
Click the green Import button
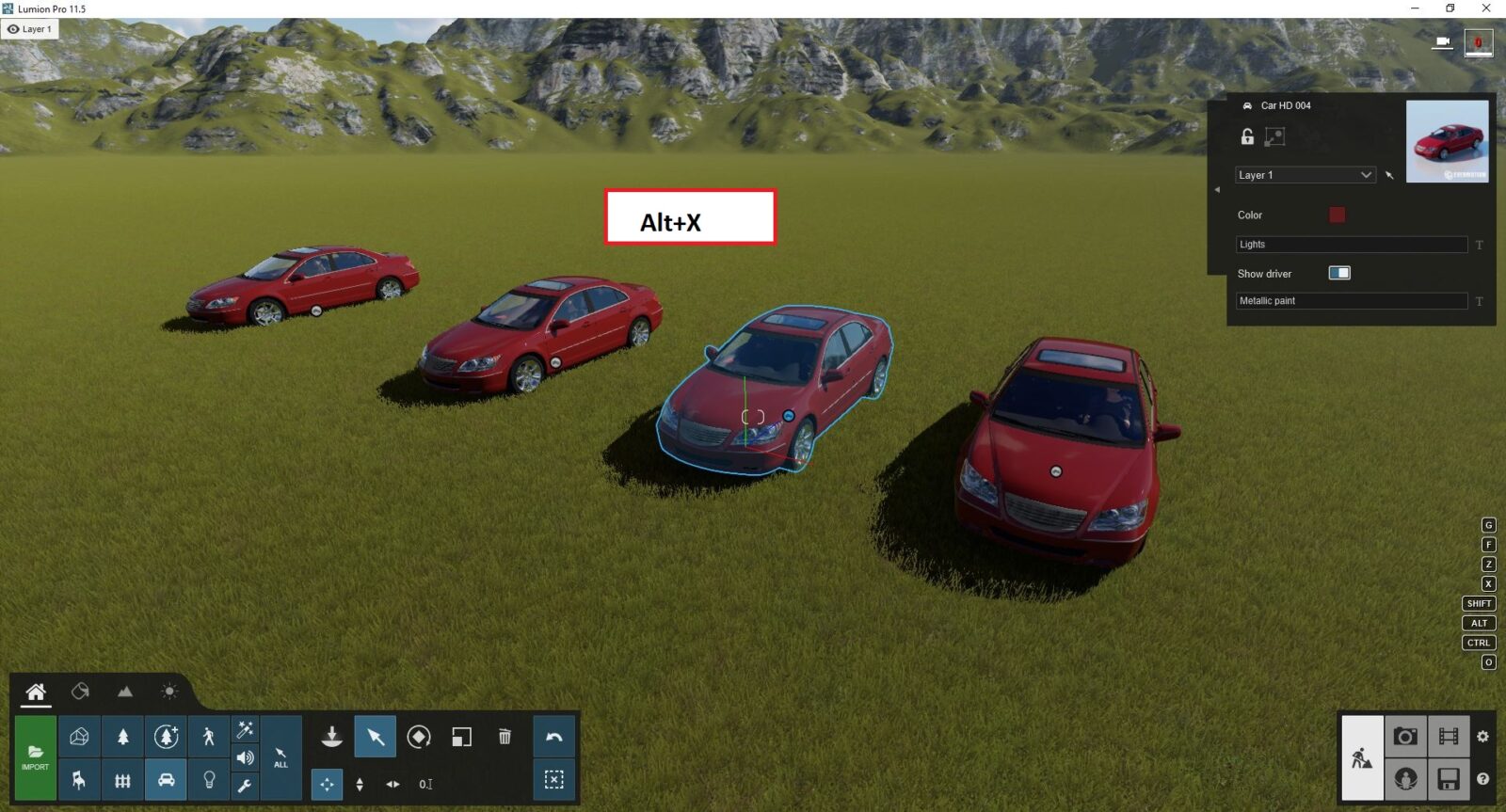35,757
